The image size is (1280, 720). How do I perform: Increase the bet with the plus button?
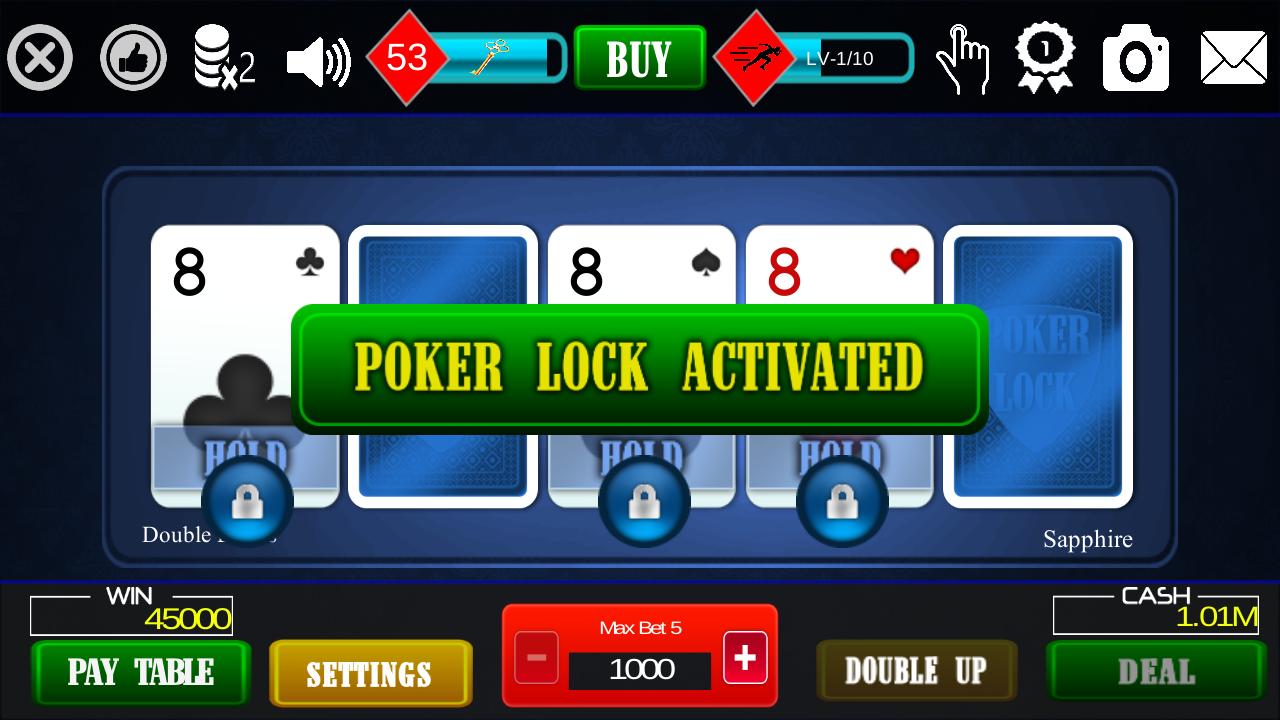pyautogui.click(x=745, y=655)
